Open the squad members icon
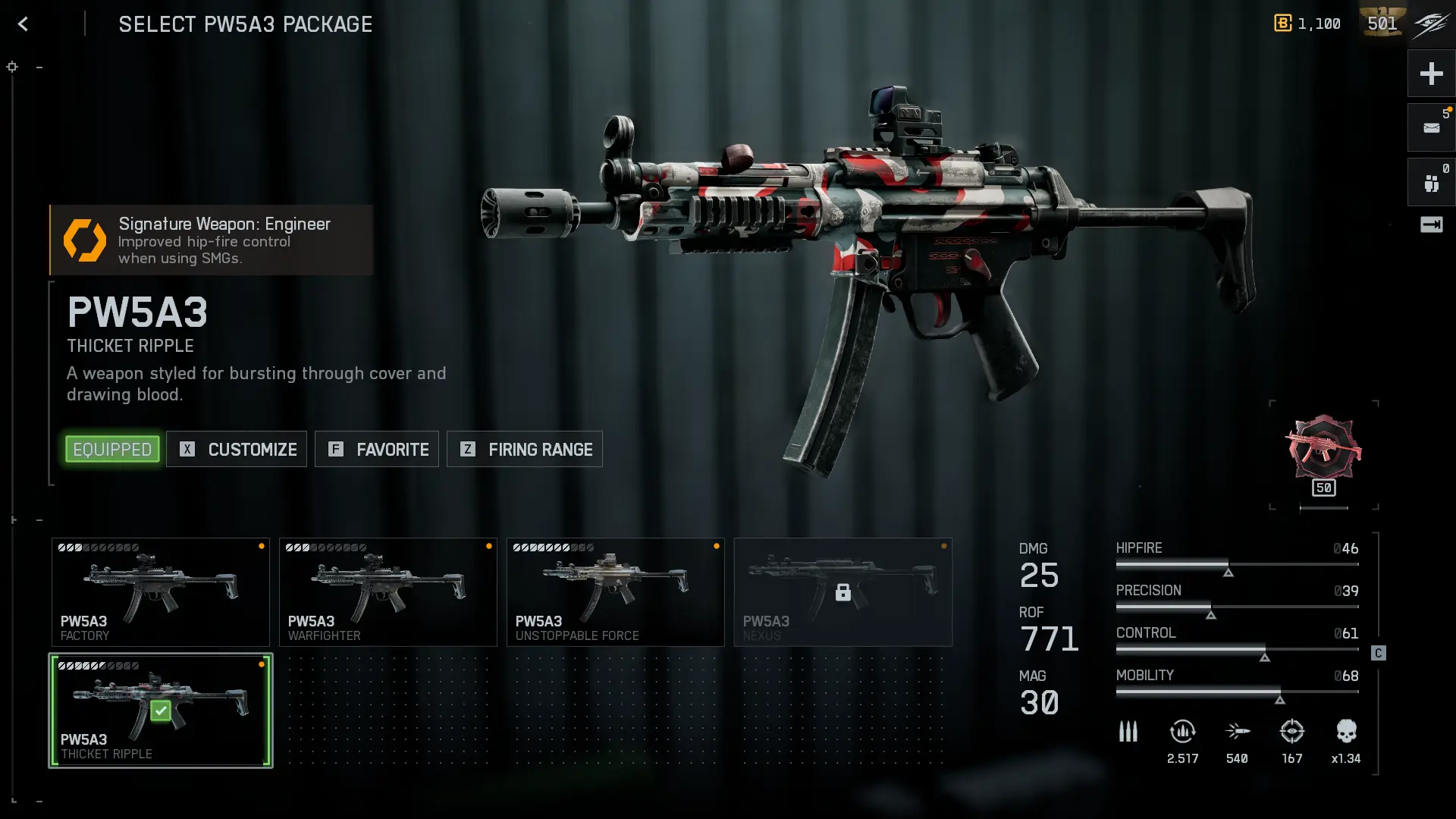This screenshot has width=1456, height=819. coord(1431,183)
